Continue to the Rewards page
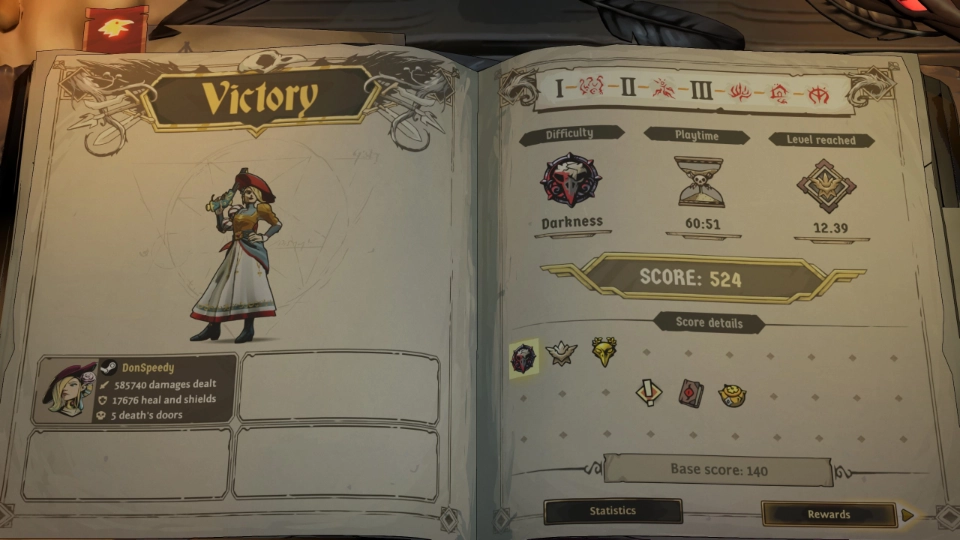960x540 pixels. [x=829, y=514]
